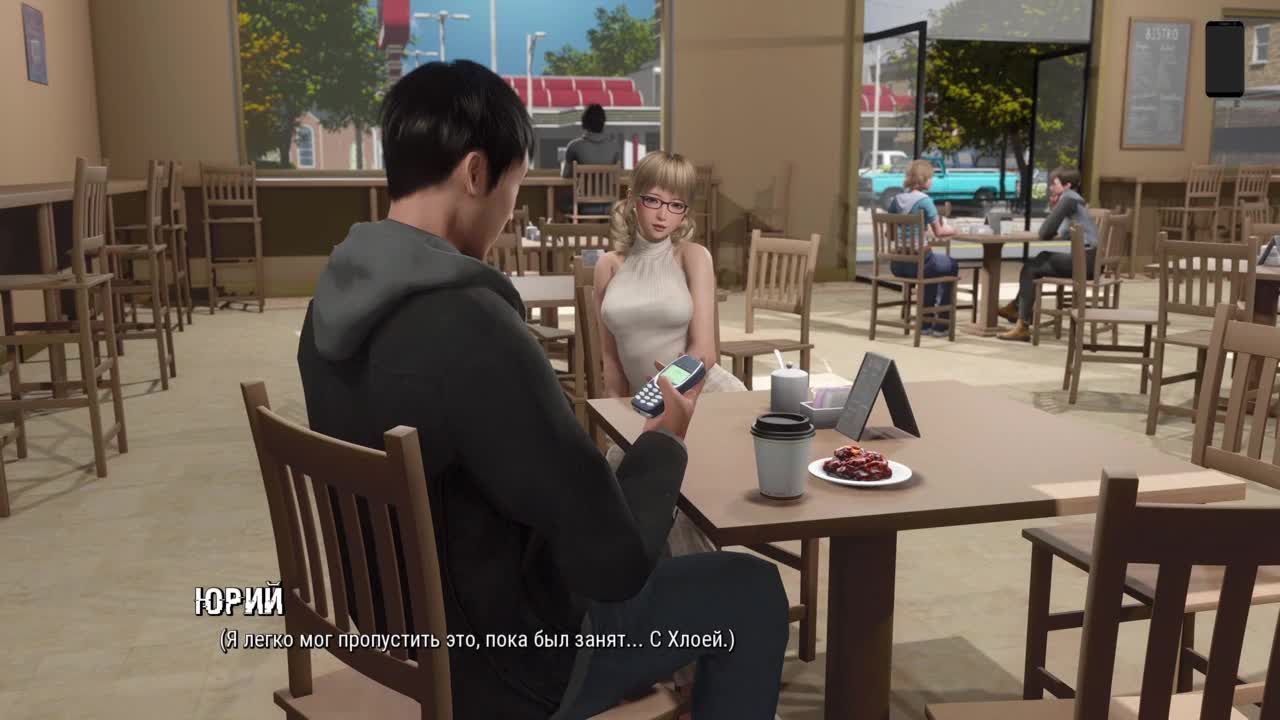Open the smartphone icon in the corner
This screenshot has height=720, width=1280.
(x=1224, y=59)
